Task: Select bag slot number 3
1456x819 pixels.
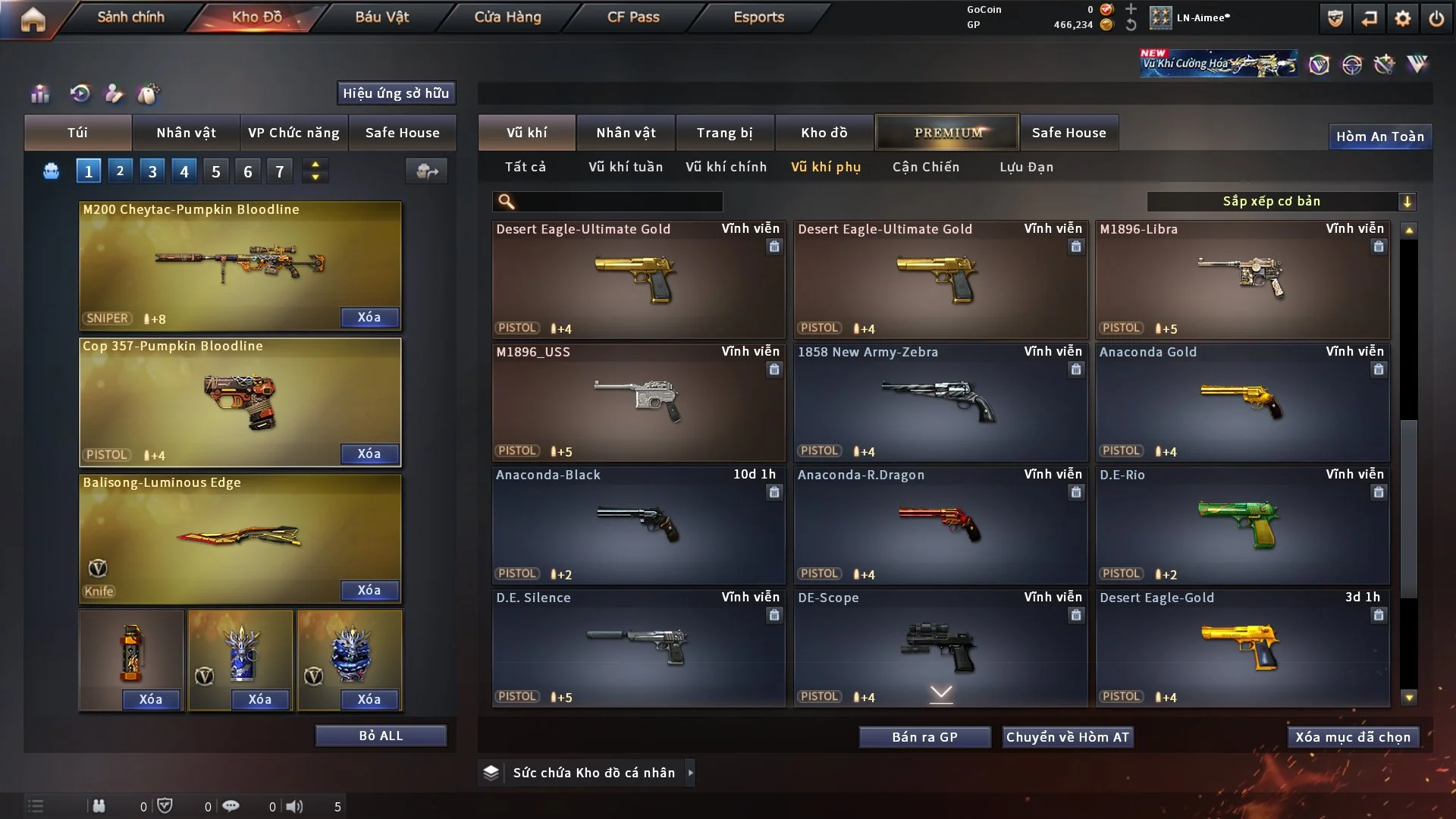Action: coord(152,171)
